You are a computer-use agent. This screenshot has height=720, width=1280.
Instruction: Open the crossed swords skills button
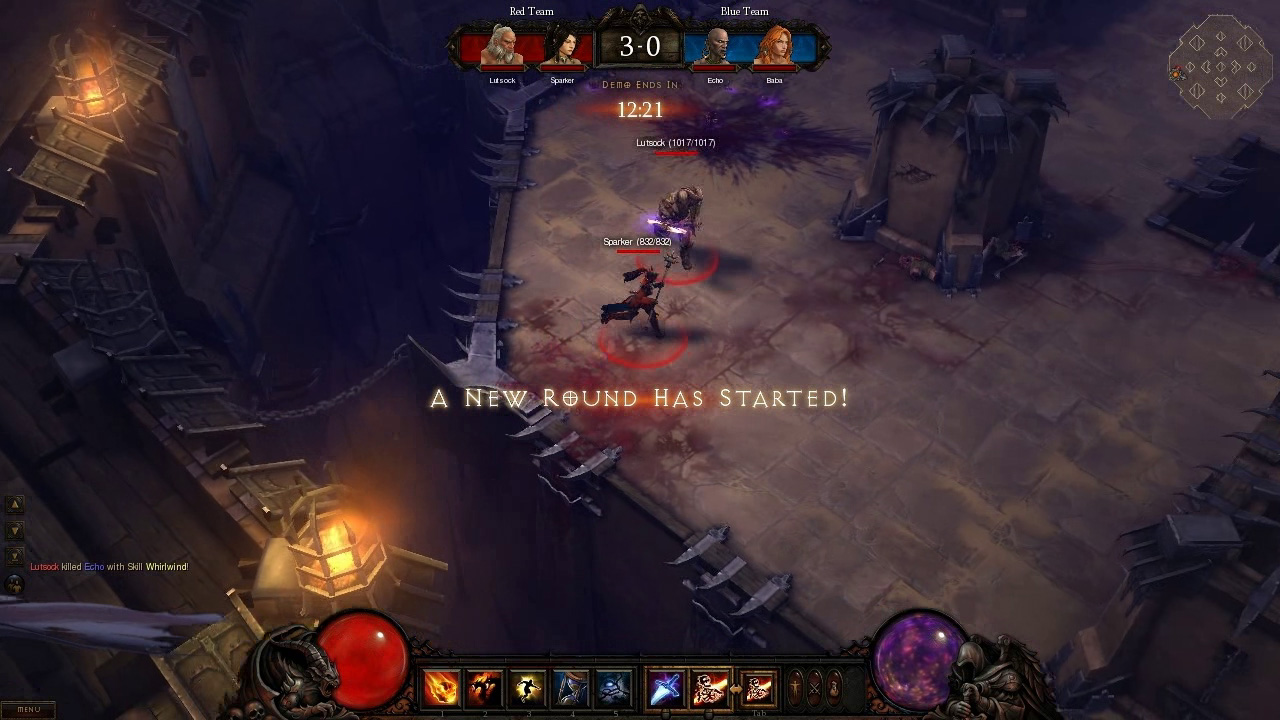815,688
